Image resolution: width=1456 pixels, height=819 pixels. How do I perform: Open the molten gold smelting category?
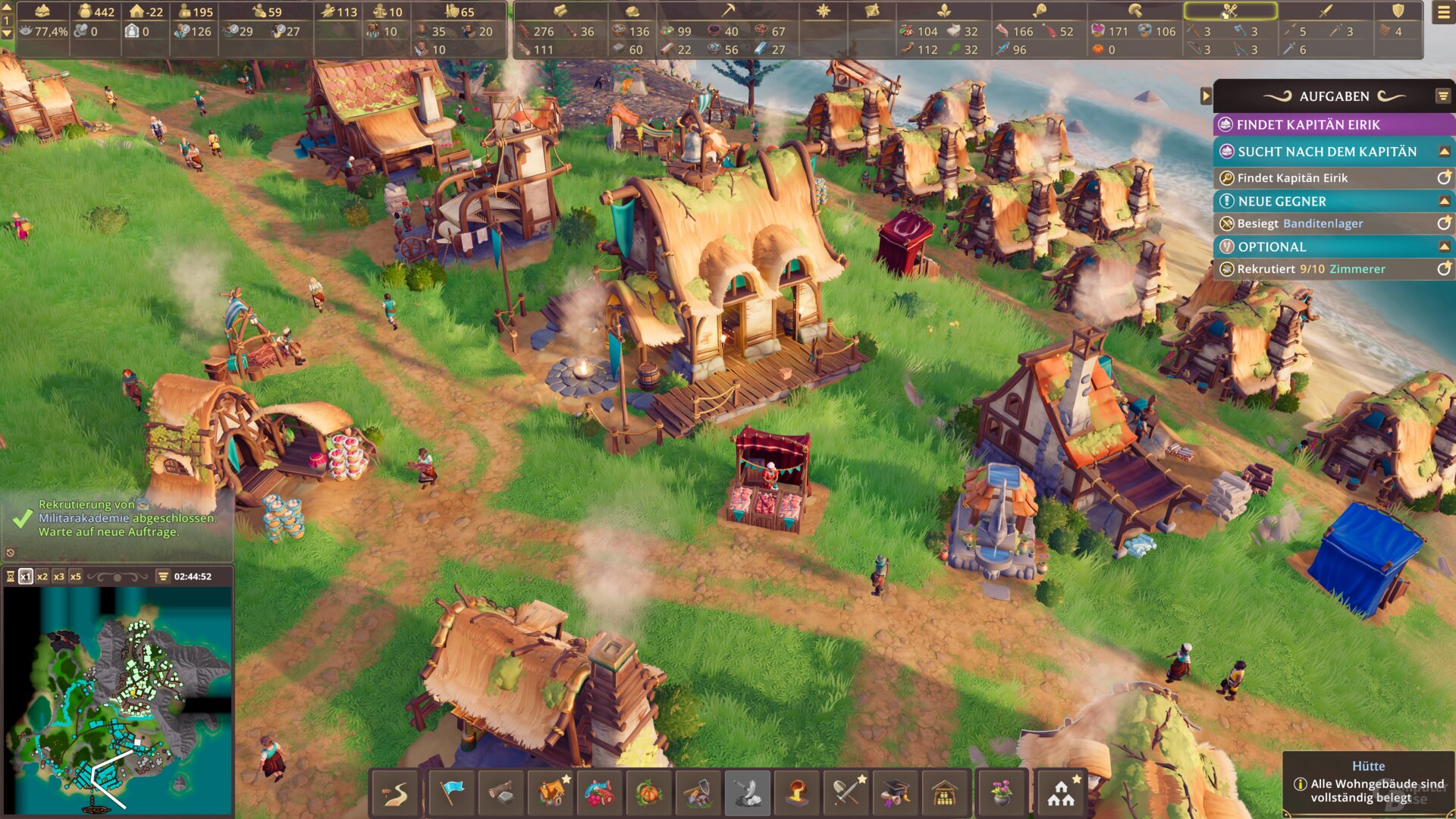point(797,793)
